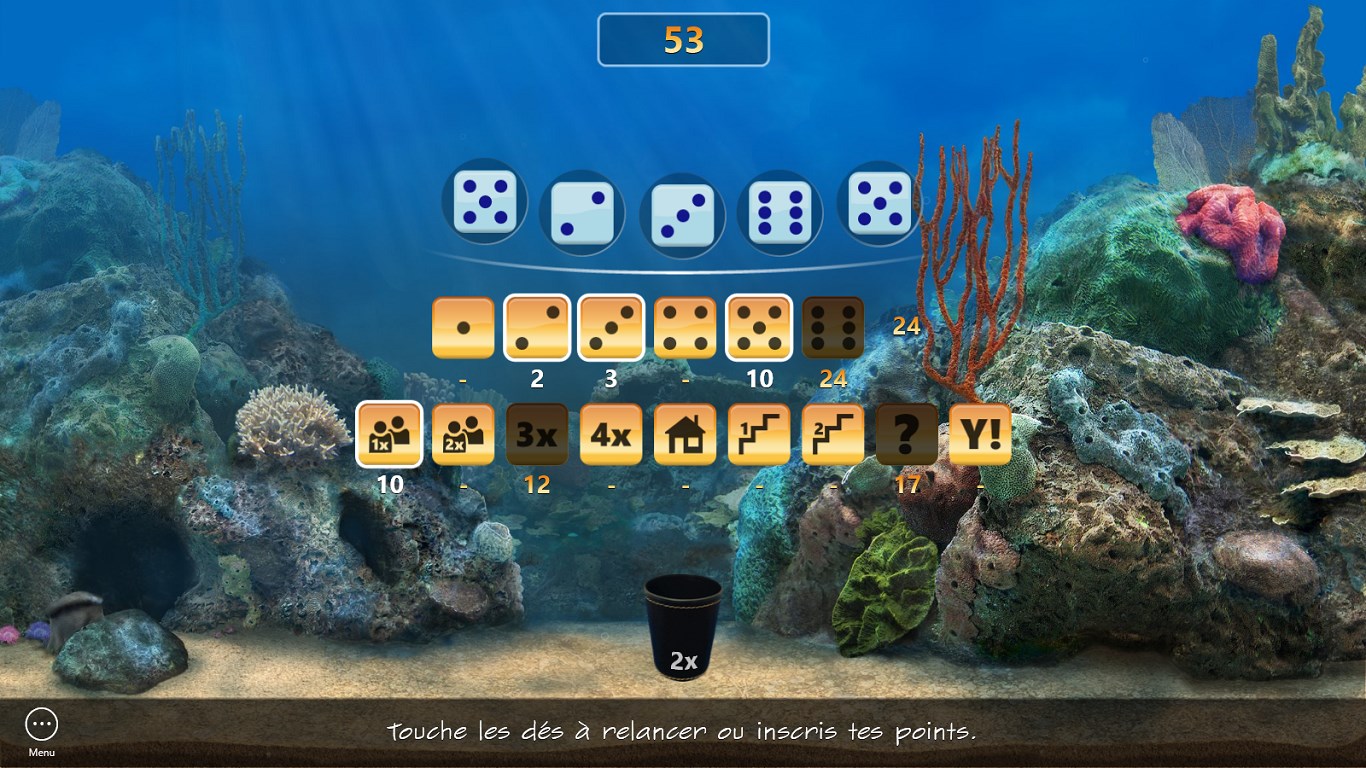
Task: Select the Y! Yahtzee category
Action: click(x=980, y=435)
